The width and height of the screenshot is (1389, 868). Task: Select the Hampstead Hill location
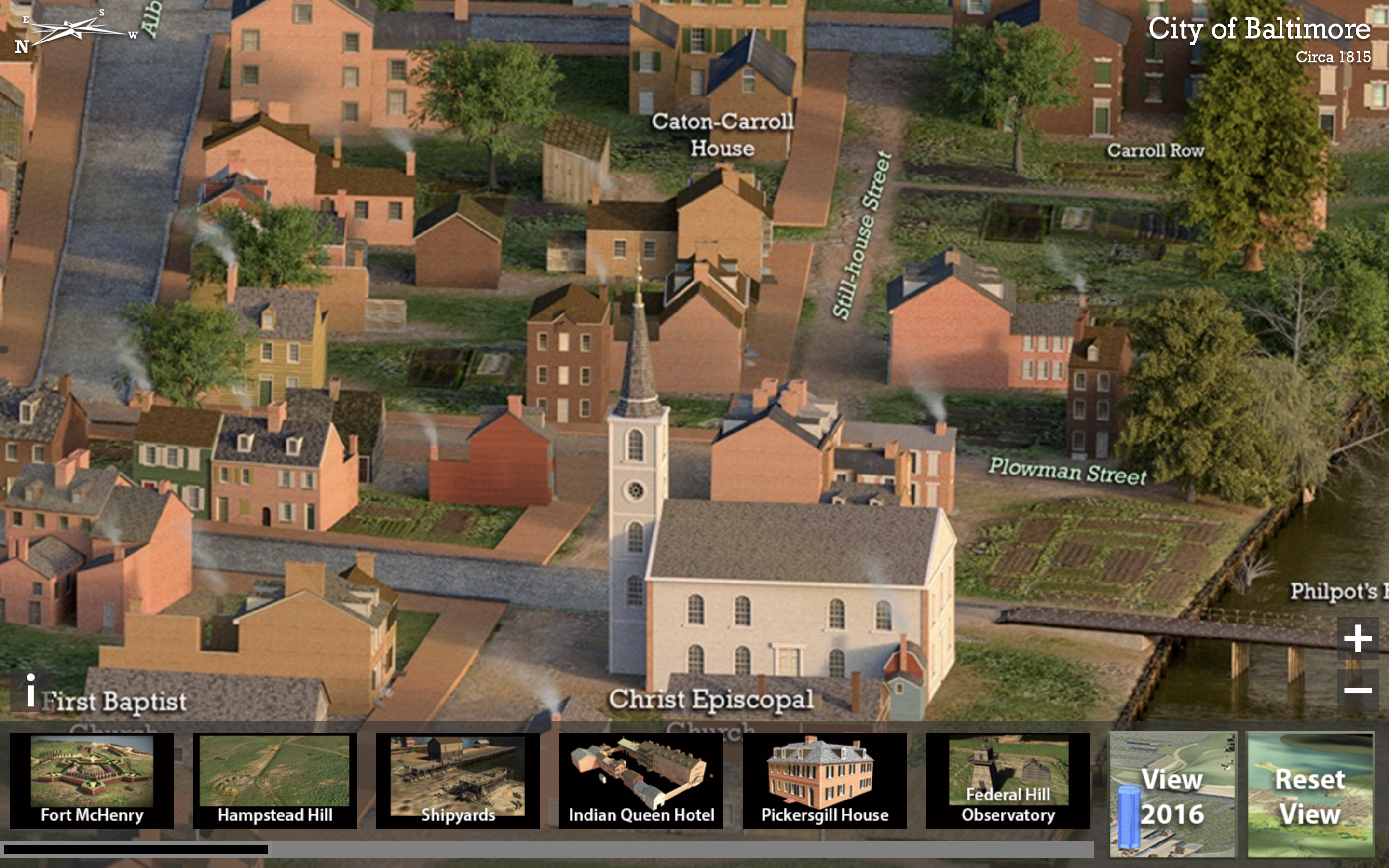274,780
